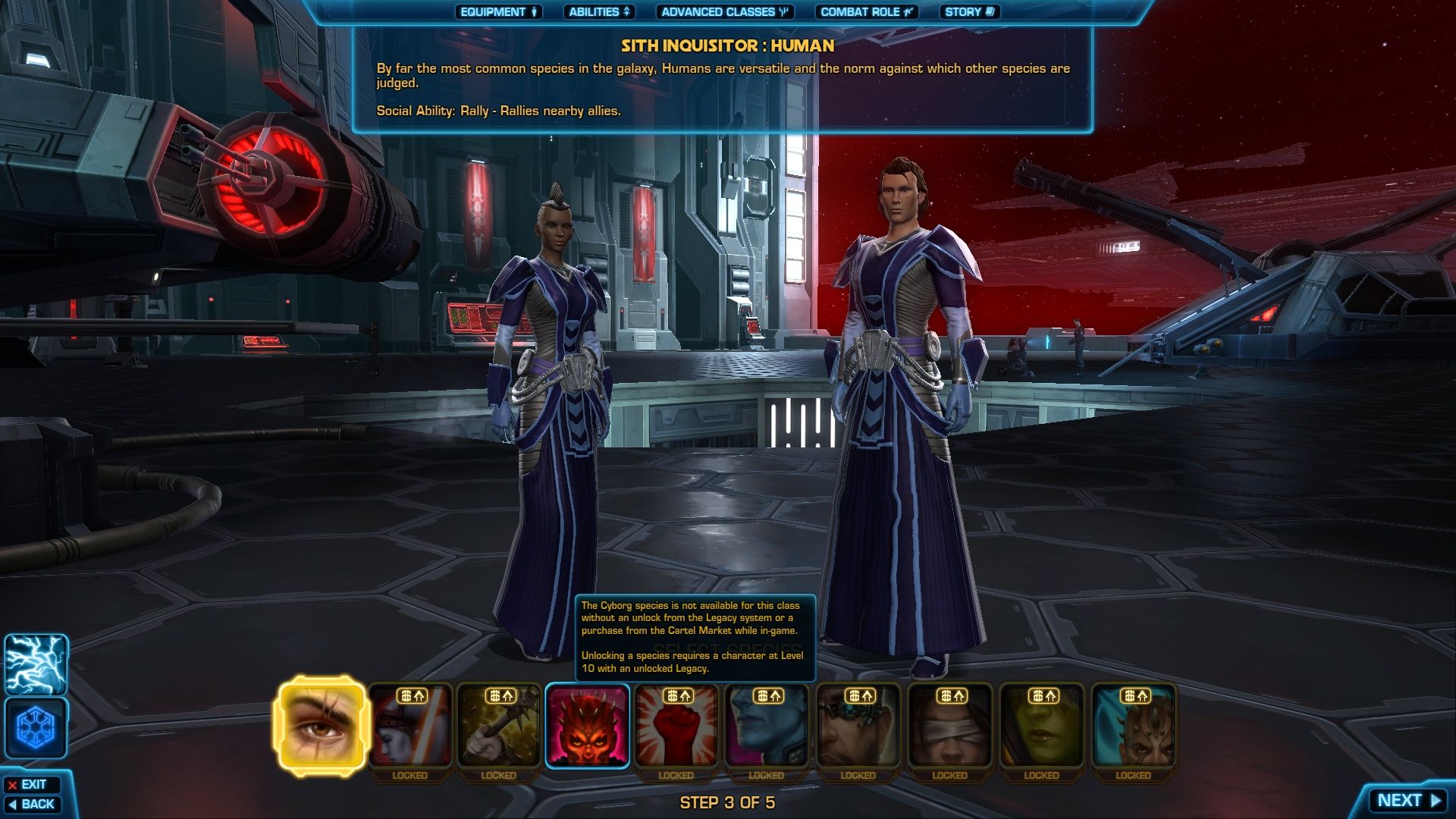Open the Combat Role tab
This screenshot has width=1456, height=819.
[x=866, y=12]
